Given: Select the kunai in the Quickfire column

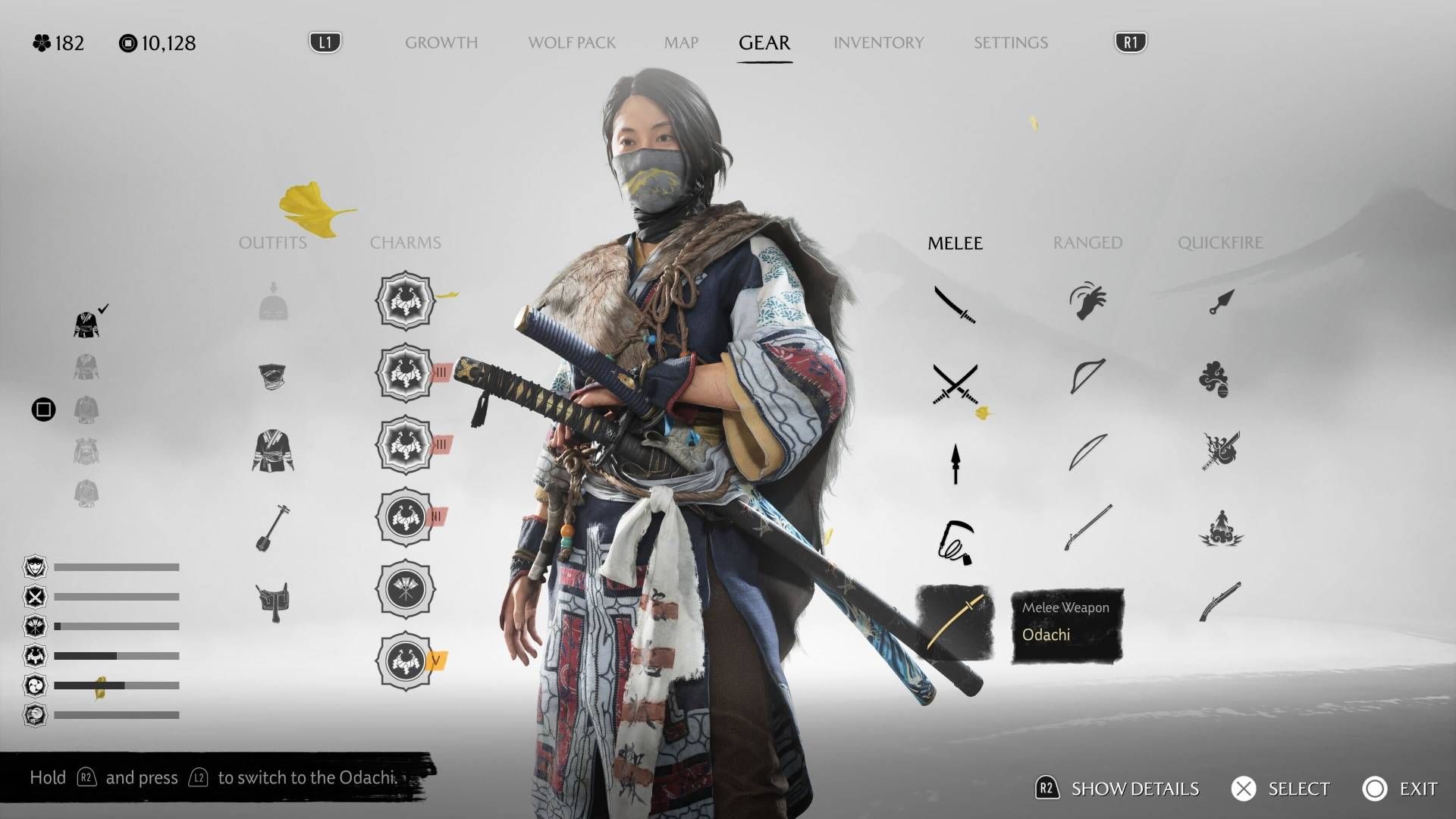Looking at the screenshot, I should (1221, 300).
